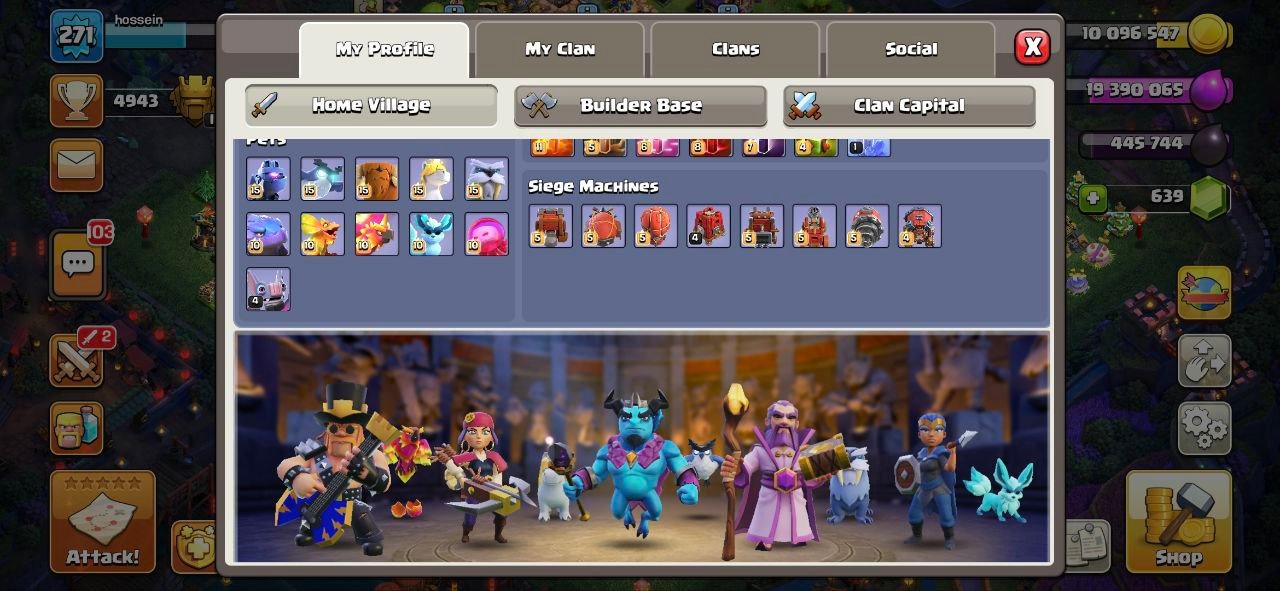Show the My Profile tab
The width and height of the screenshot is (1280, 591).
384,49
